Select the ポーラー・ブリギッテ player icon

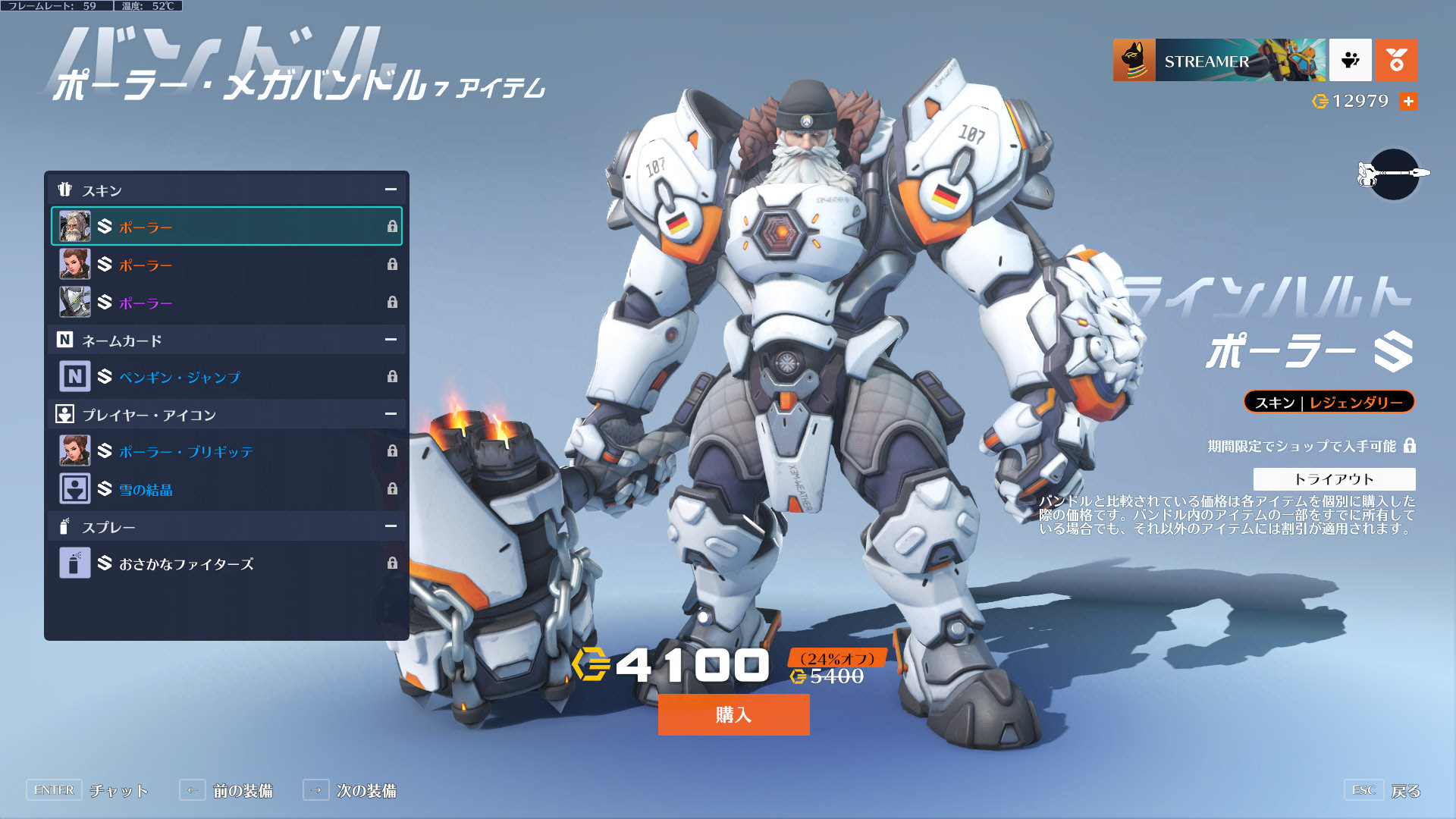(x=226, y=450)
